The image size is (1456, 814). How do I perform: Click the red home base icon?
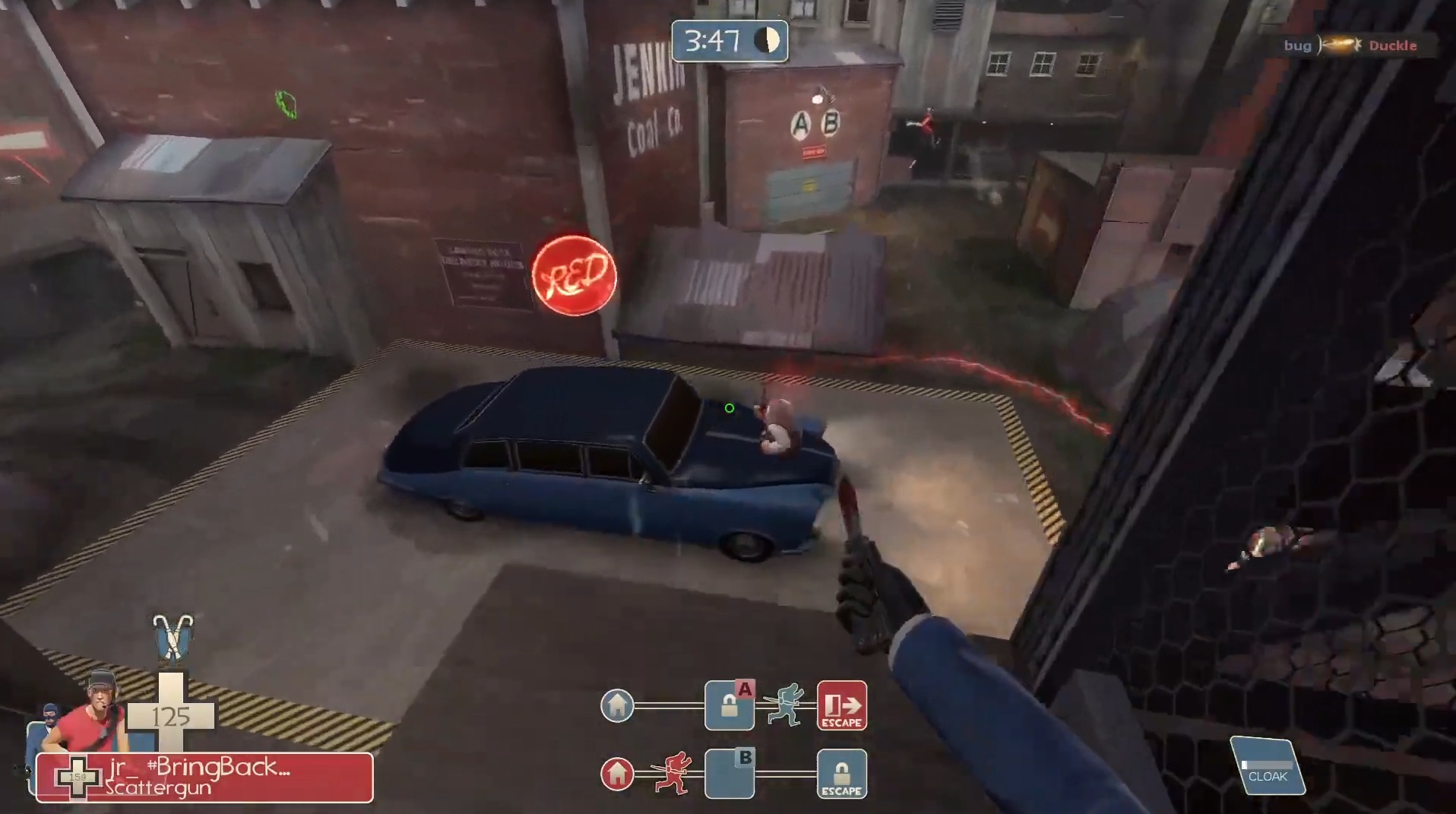tap(617, 774)
